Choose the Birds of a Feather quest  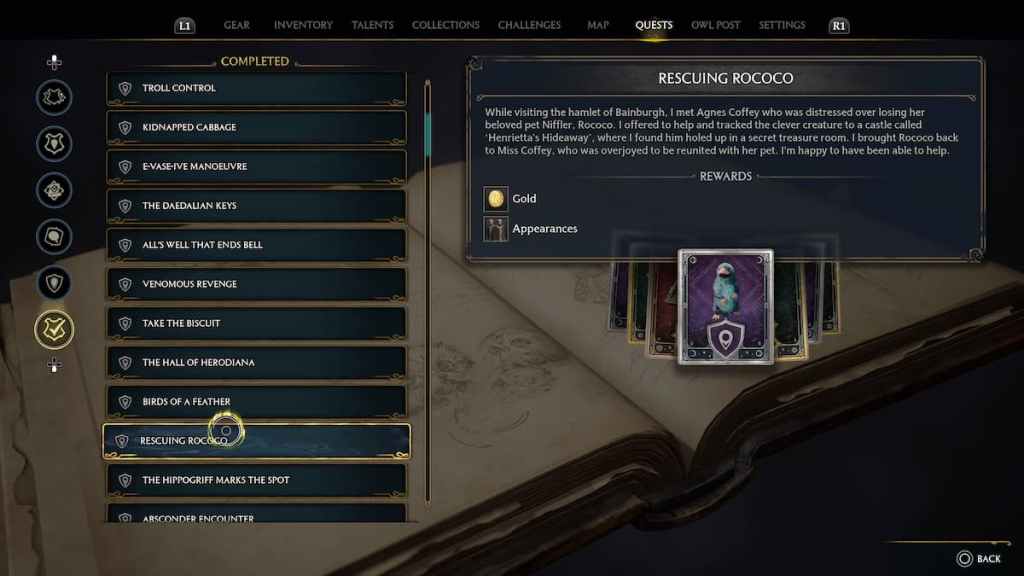tap(256, 402)
